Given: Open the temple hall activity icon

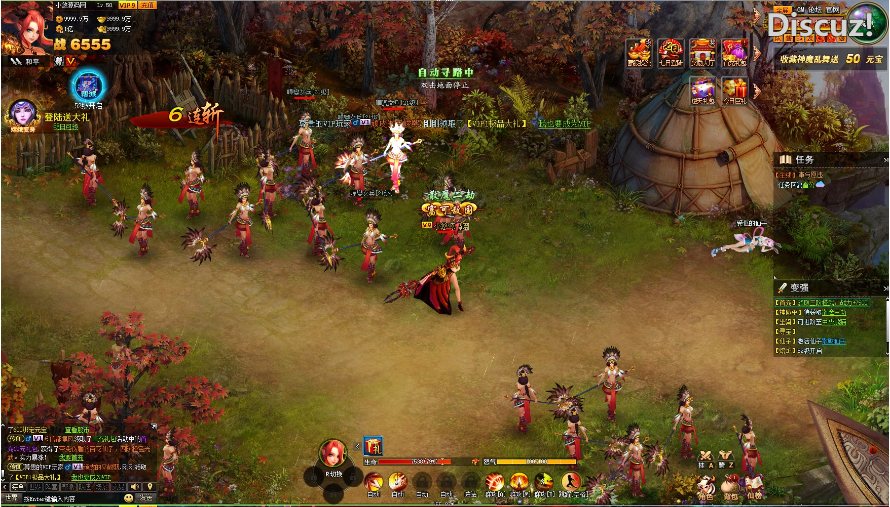Looking at the screenshot, I should coord(703,52).
